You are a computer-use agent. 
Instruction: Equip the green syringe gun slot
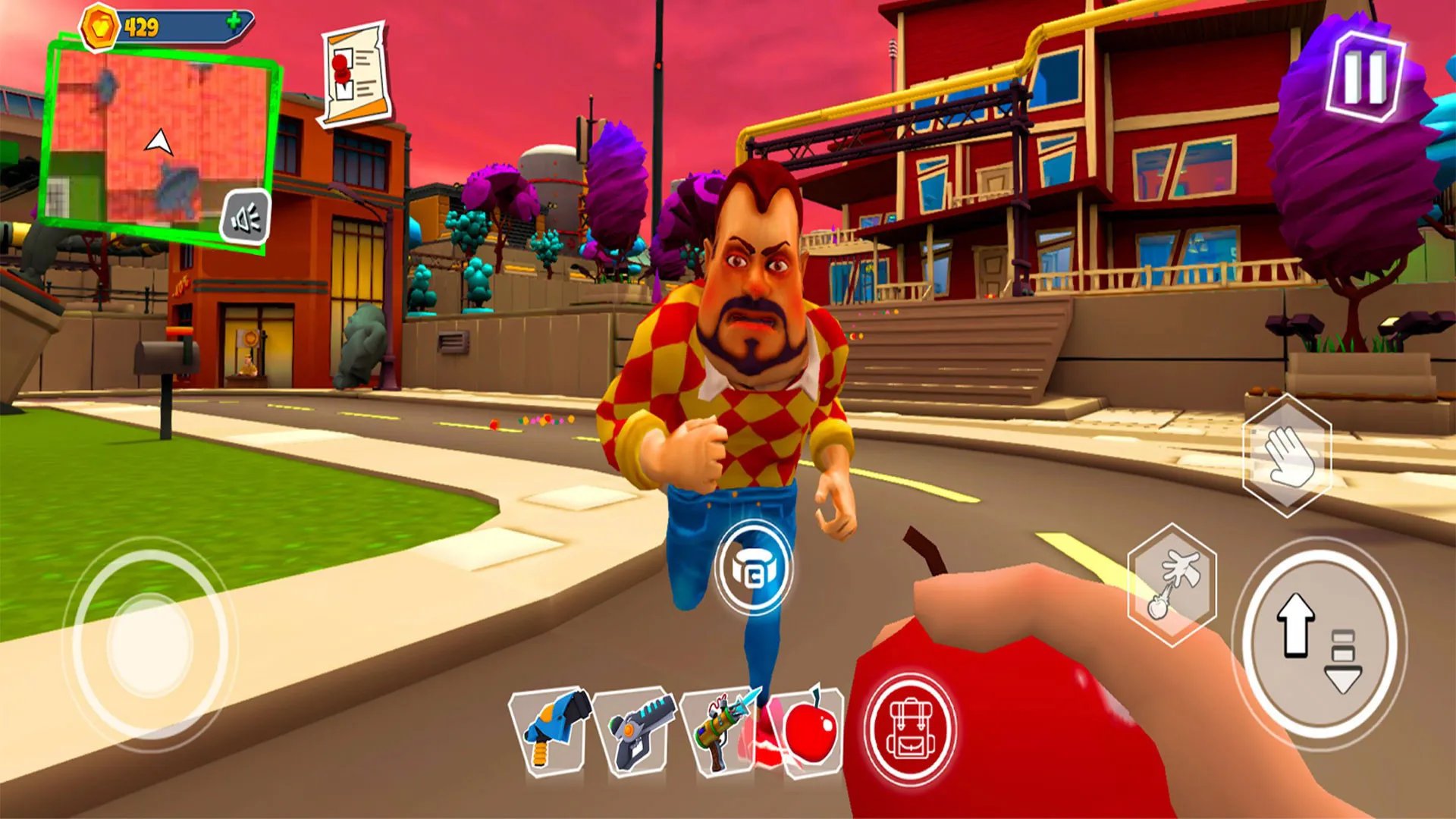click(720, 731)
